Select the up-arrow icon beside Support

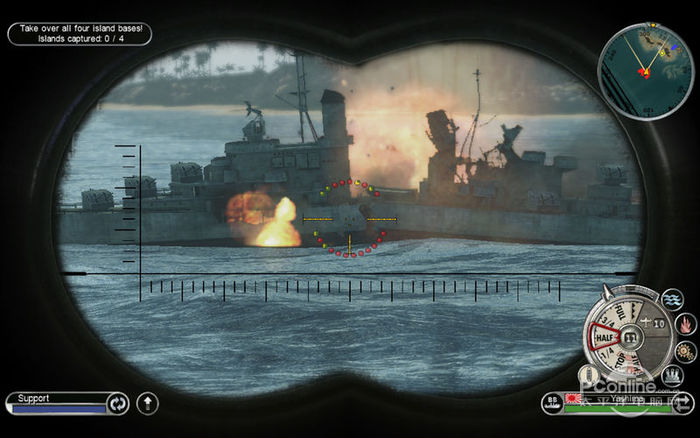click(x=147, y=403)
